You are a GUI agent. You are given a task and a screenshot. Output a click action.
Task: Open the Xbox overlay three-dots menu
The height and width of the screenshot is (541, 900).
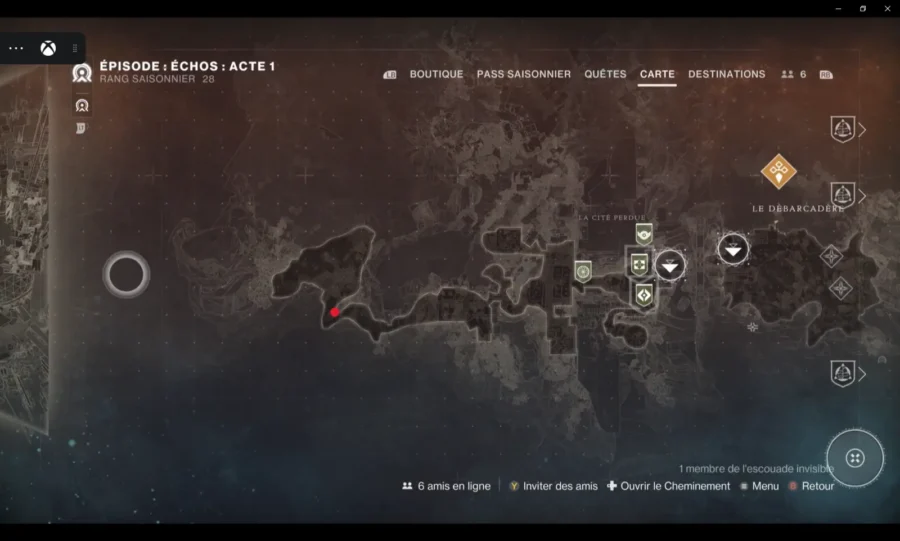click(x=16, y=48)
